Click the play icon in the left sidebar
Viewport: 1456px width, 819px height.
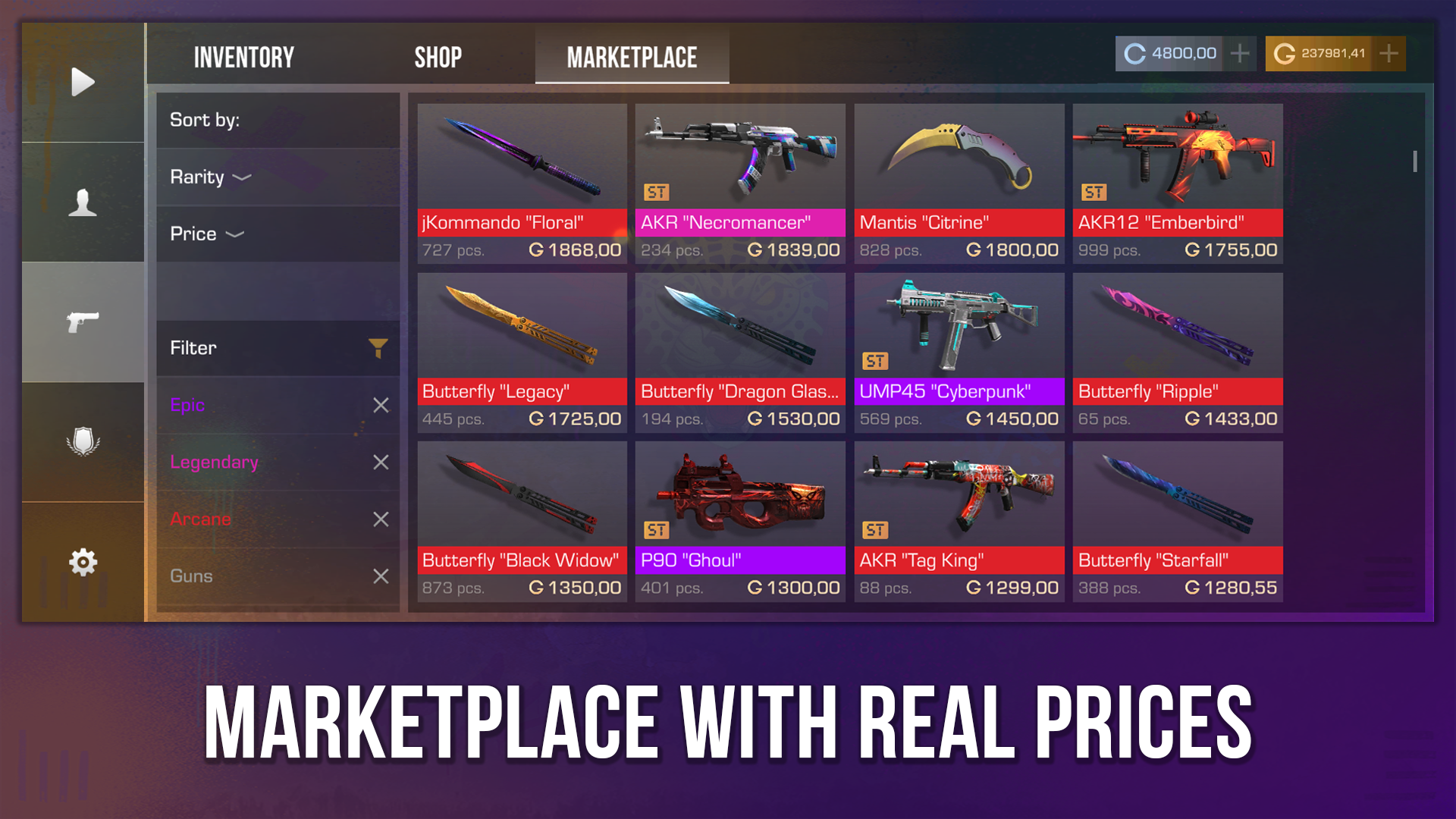click(x=83, y=82)
